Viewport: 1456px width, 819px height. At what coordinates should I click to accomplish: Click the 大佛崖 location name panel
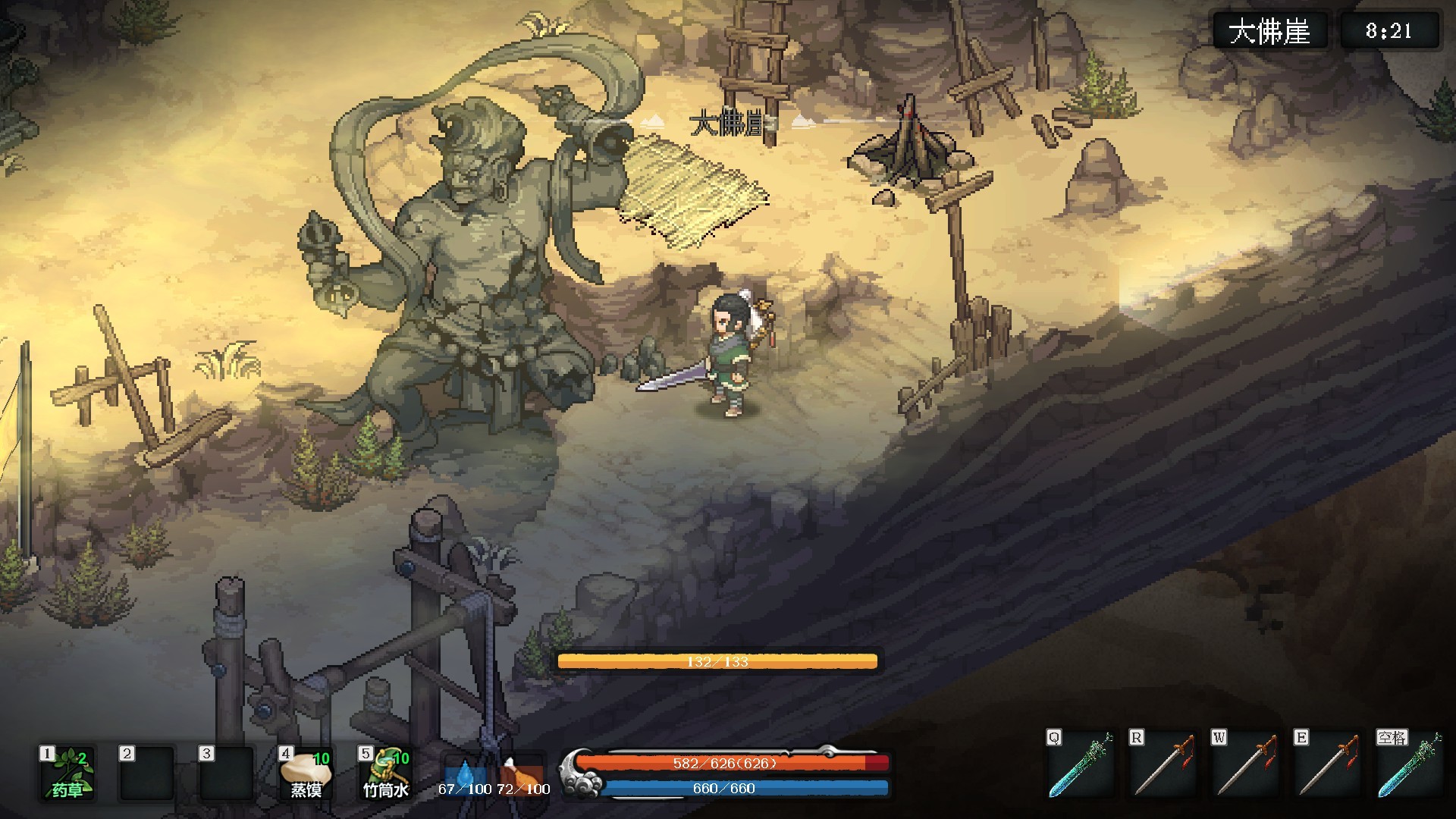(1269, 31)
